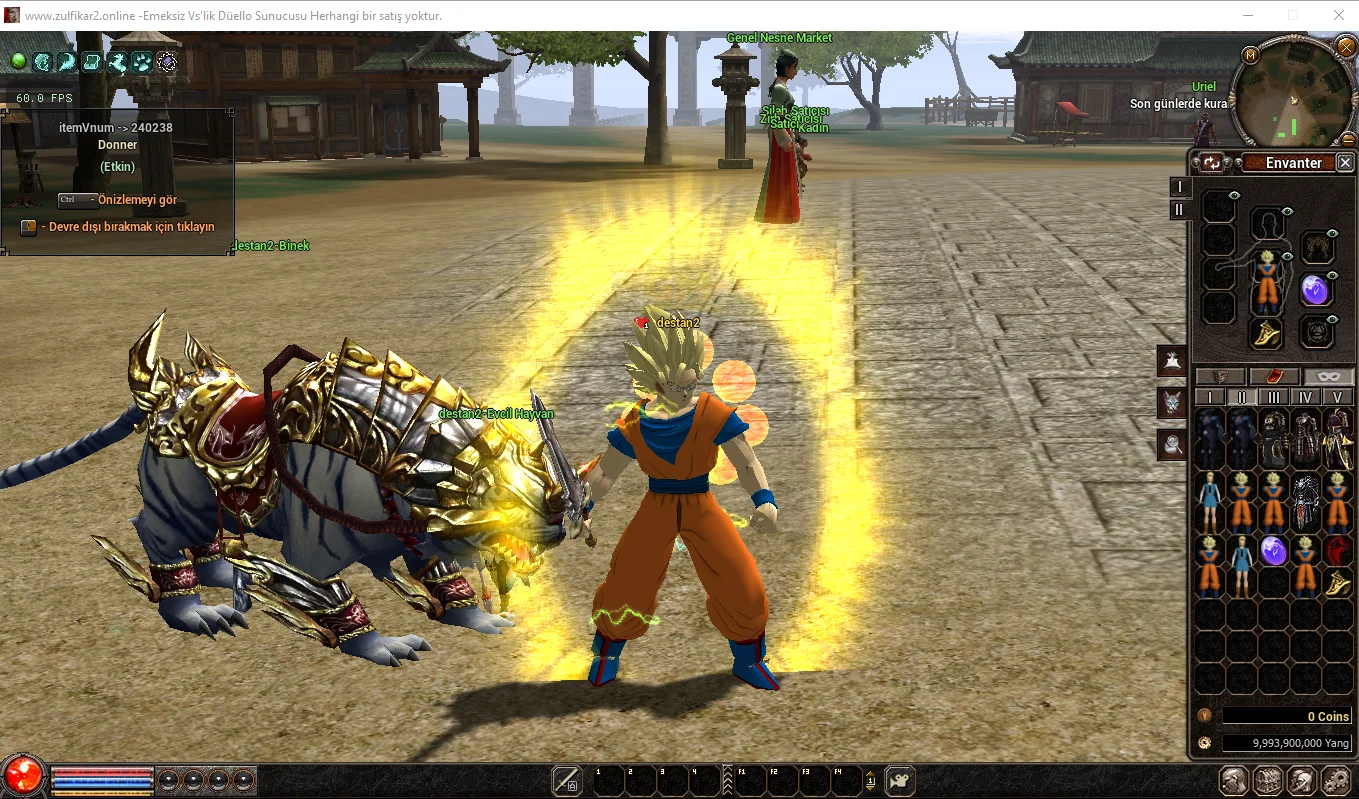Image resolution: width=1359 pixels, height=799 pixels.
Task: Select the mask category icon in the inventory
Action: (x=1328, y=377)
